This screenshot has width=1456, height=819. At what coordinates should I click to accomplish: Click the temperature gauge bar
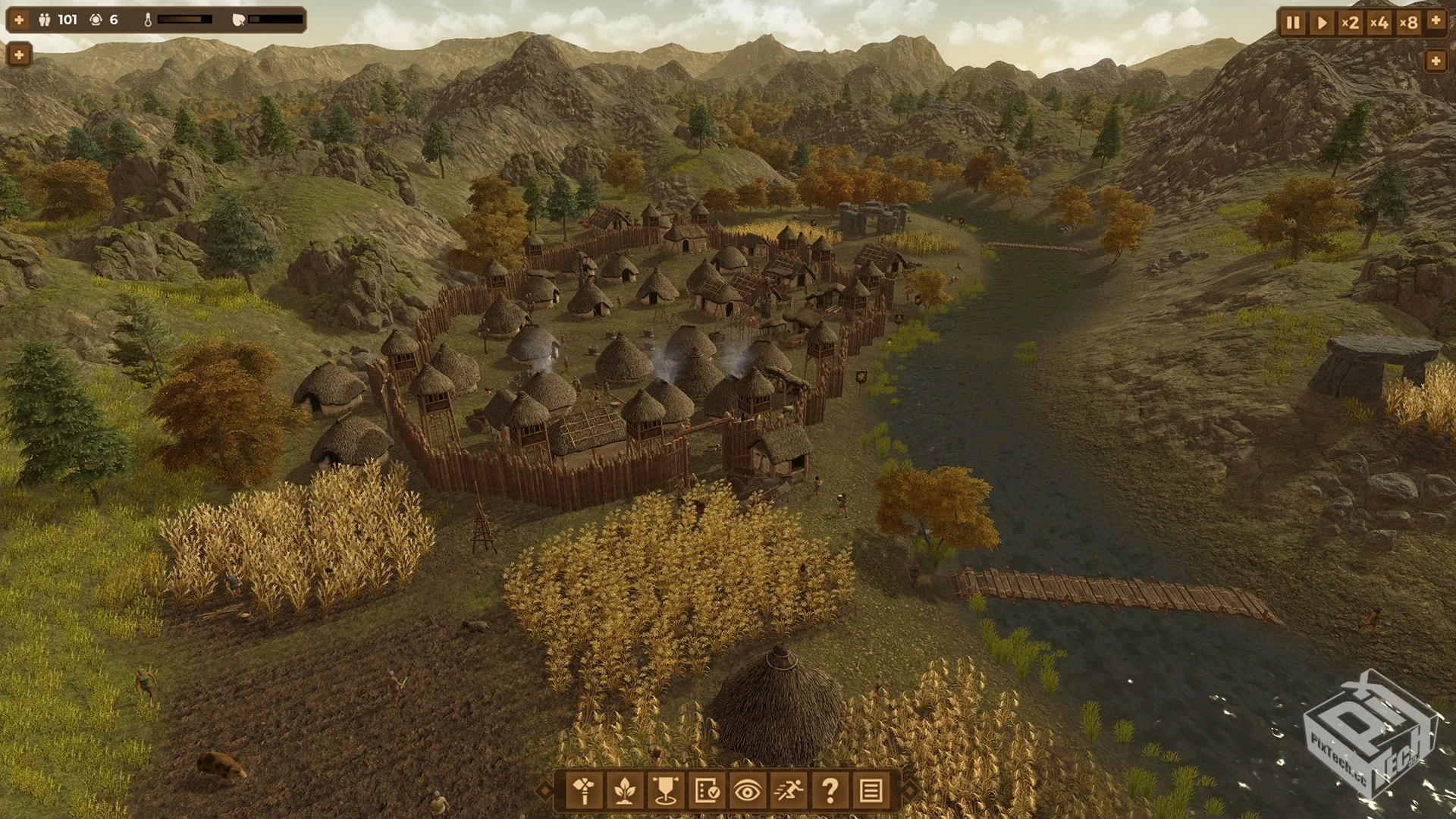[x=184, y=20]
